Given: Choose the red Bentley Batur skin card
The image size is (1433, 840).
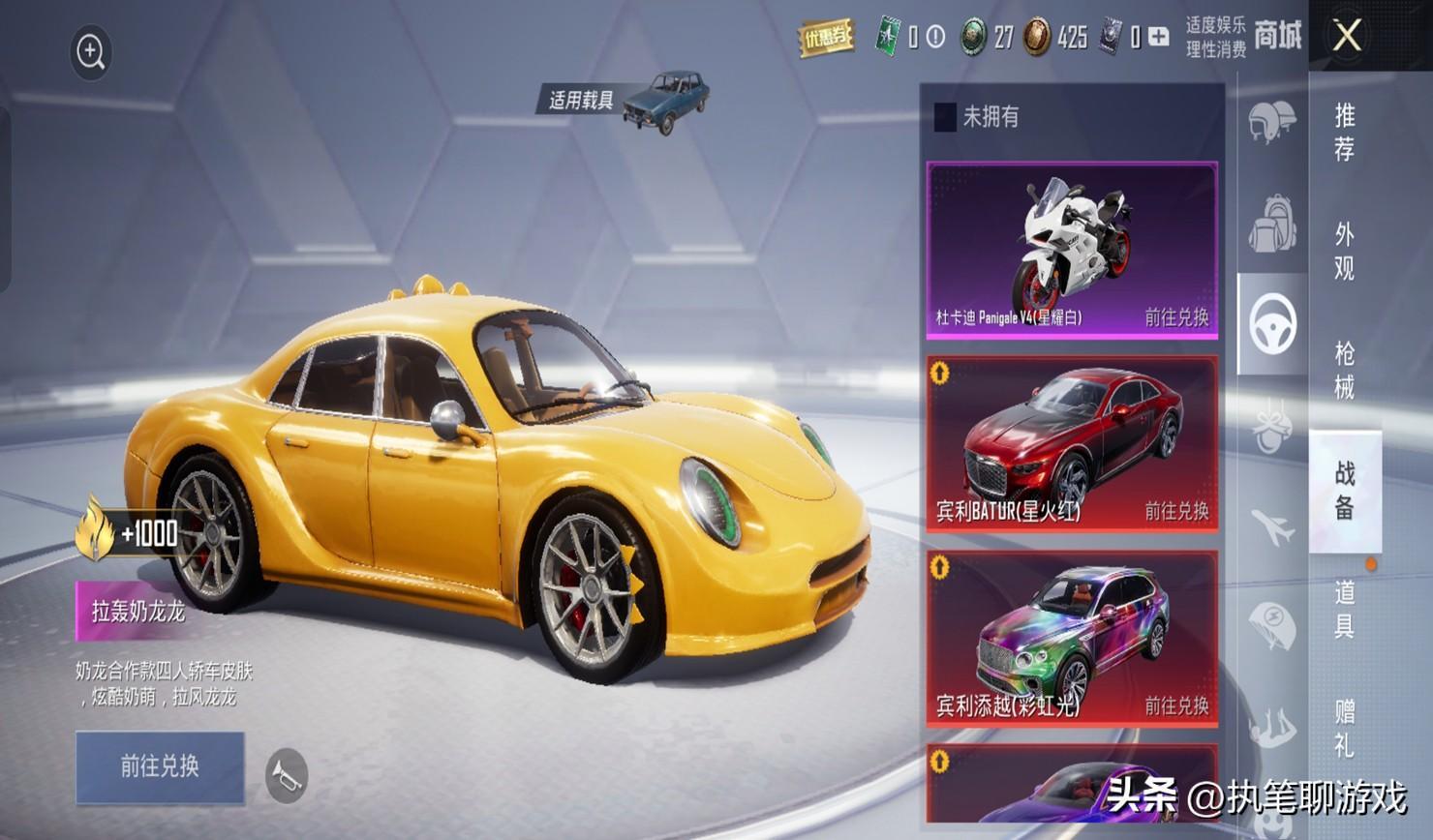Looking at the screenshot, I should [x=1072, y=443].
